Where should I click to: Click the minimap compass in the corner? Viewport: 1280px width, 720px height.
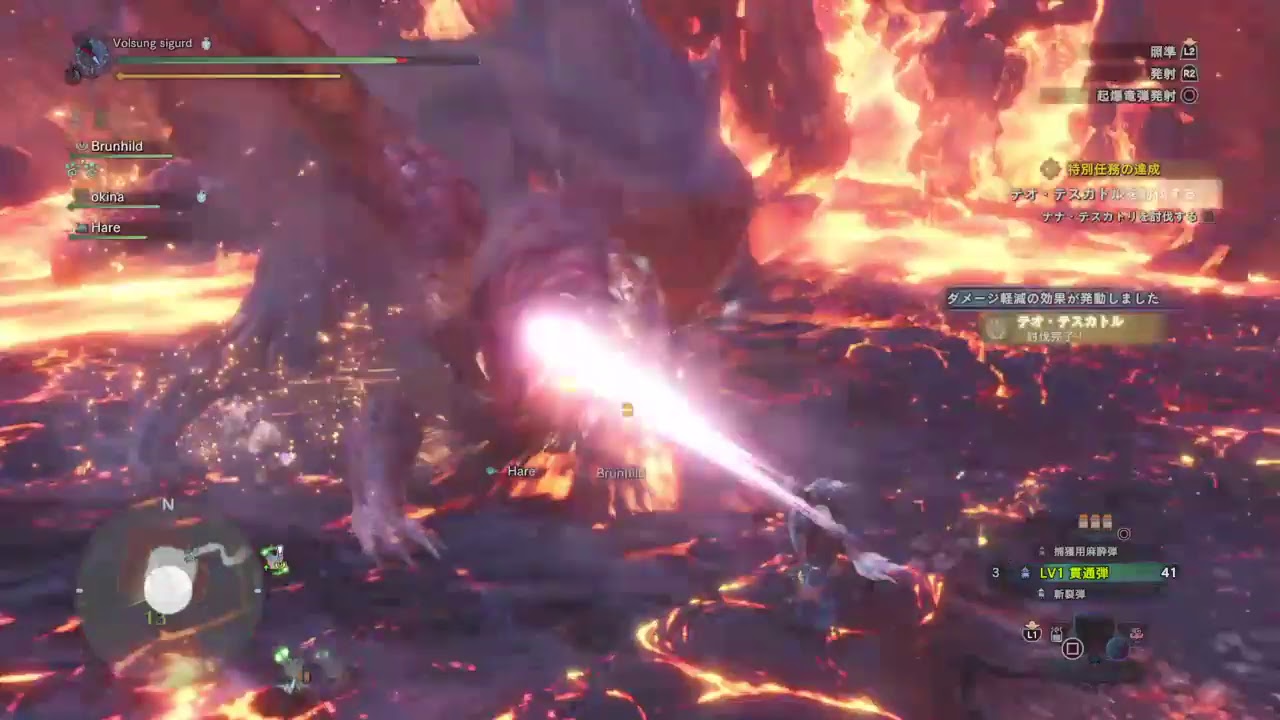168,505
